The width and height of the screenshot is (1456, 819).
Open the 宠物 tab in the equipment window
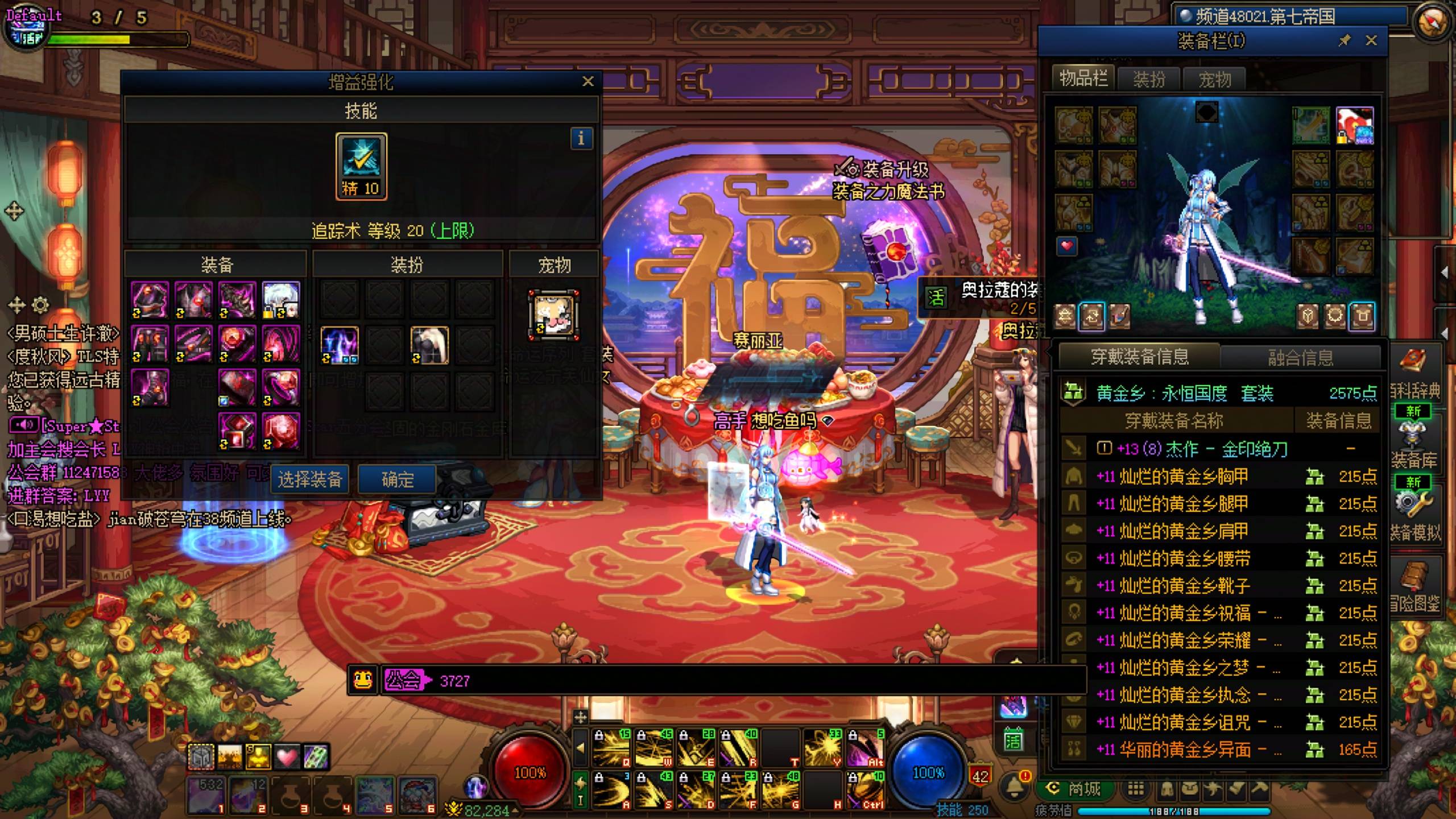pos(1214,79)
